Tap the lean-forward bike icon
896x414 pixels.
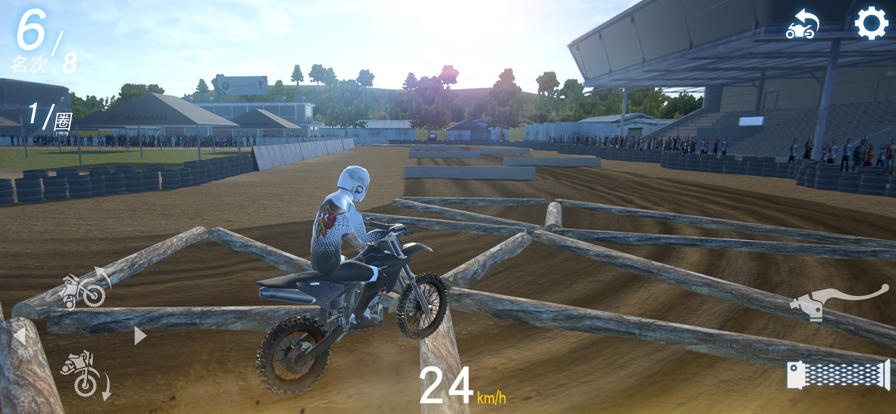pos(84,373)
